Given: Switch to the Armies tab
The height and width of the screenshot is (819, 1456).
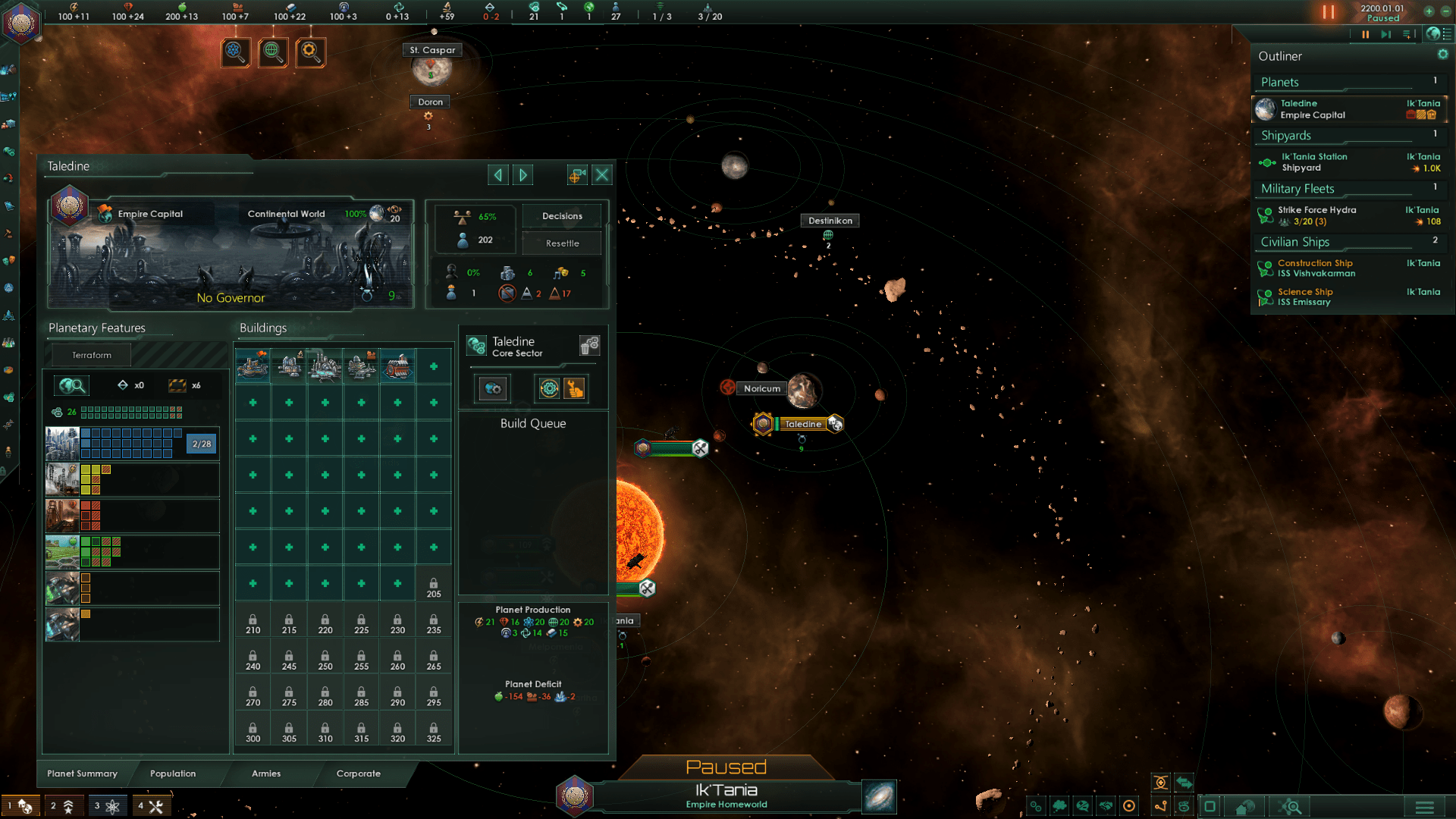Looking at the screenshot, I should coord(266,773).
